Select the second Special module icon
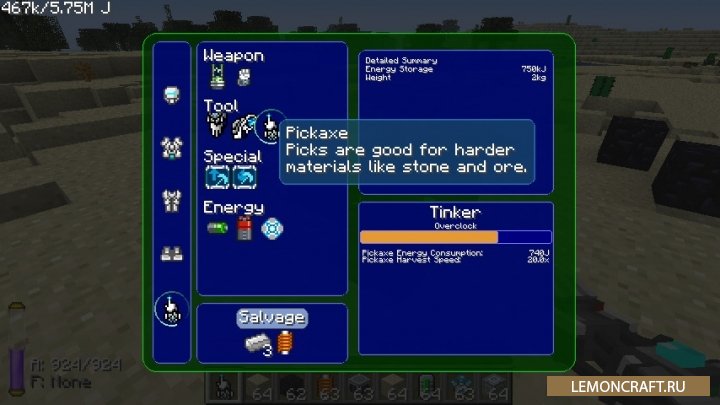The width and height of the screenshot is (720, 405). 243,177
